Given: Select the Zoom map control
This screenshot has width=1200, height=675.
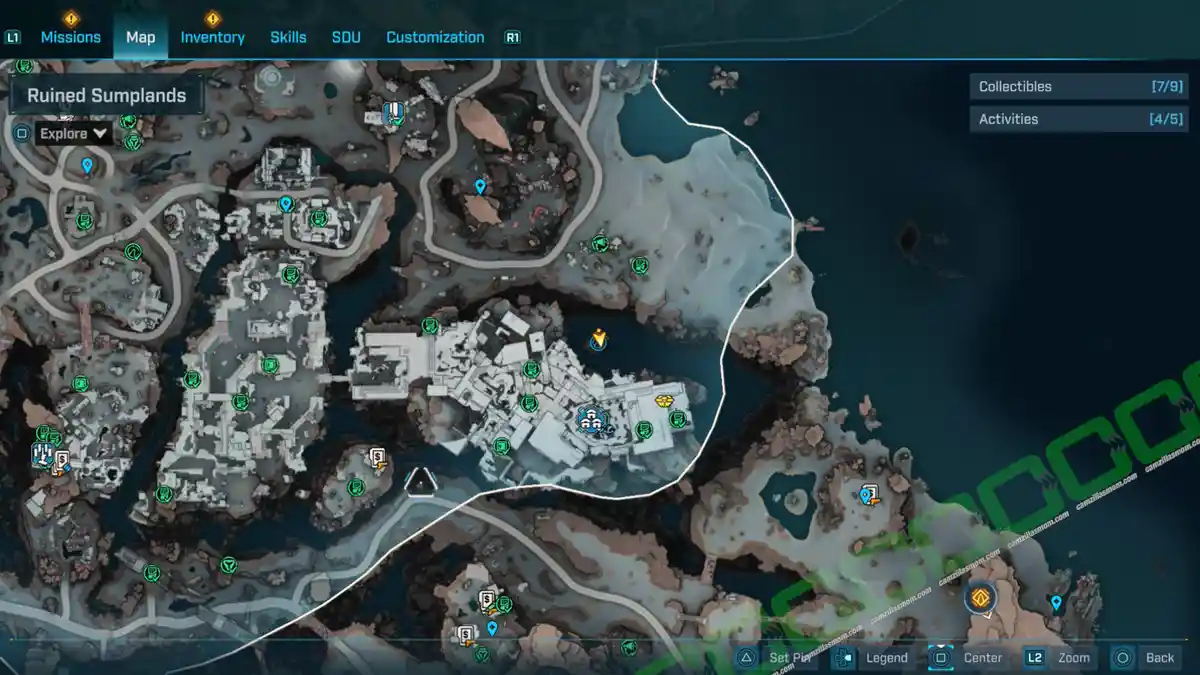Looking at the screenshot, I should click(x=1059, y=657).
